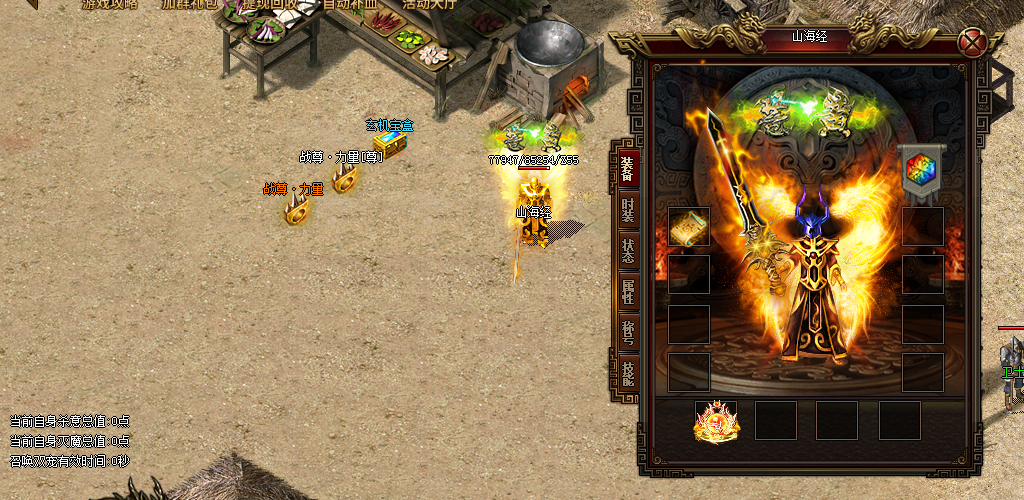The image size is (1024, 500).
Task: Open the 活动大厅 event hall
Action: [428, 4]
